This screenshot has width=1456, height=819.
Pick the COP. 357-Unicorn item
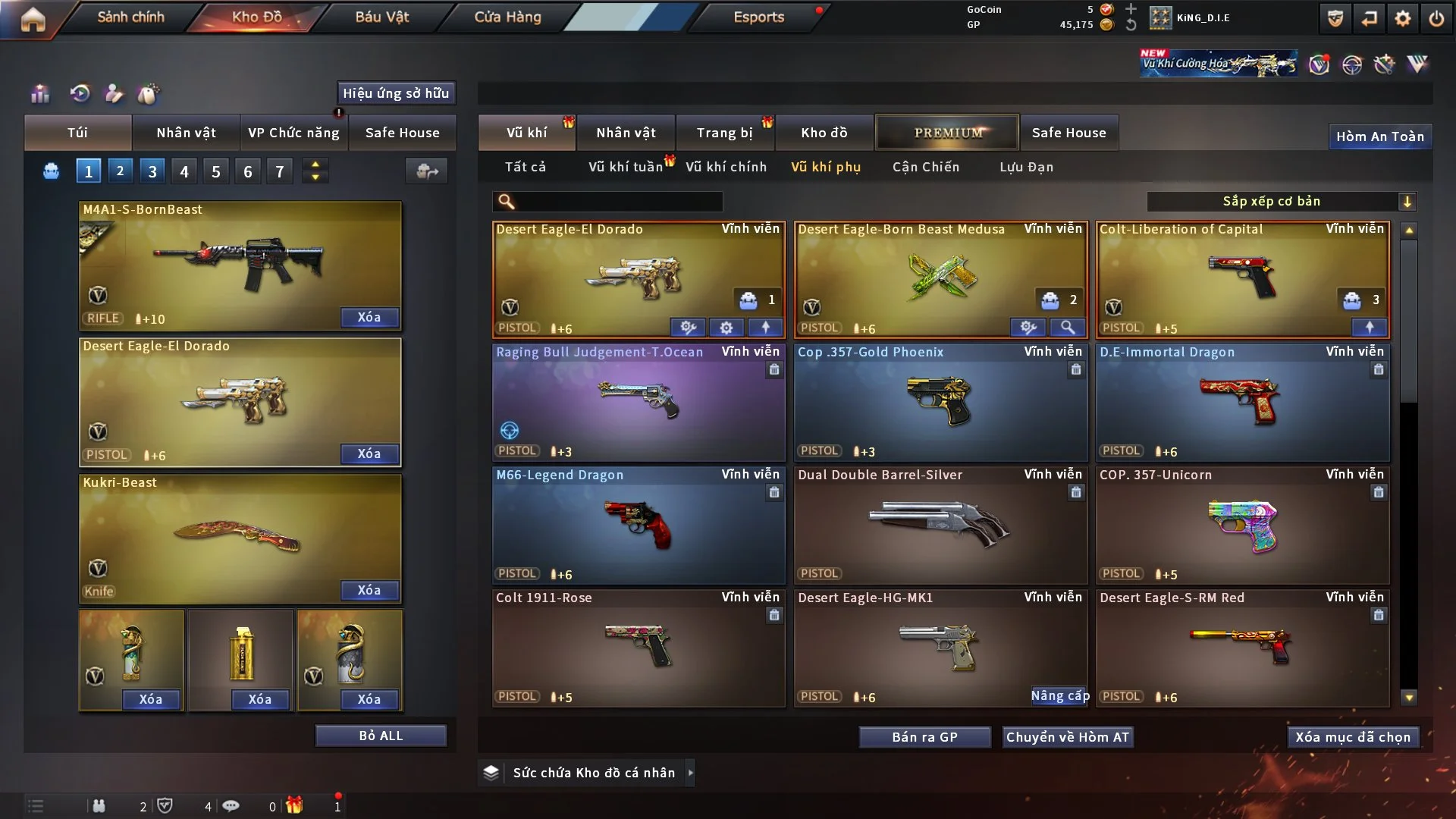pyautogui.click(x=1242, y=525)
